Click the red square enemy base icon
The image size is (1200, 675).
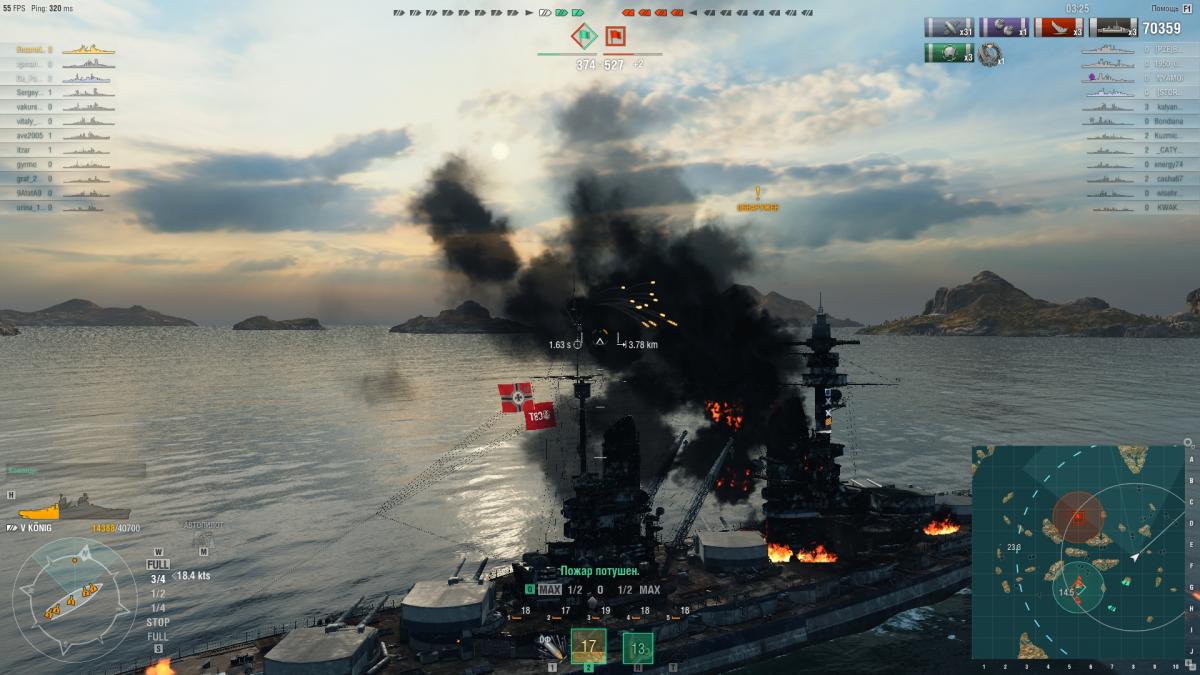coord(615,37)
